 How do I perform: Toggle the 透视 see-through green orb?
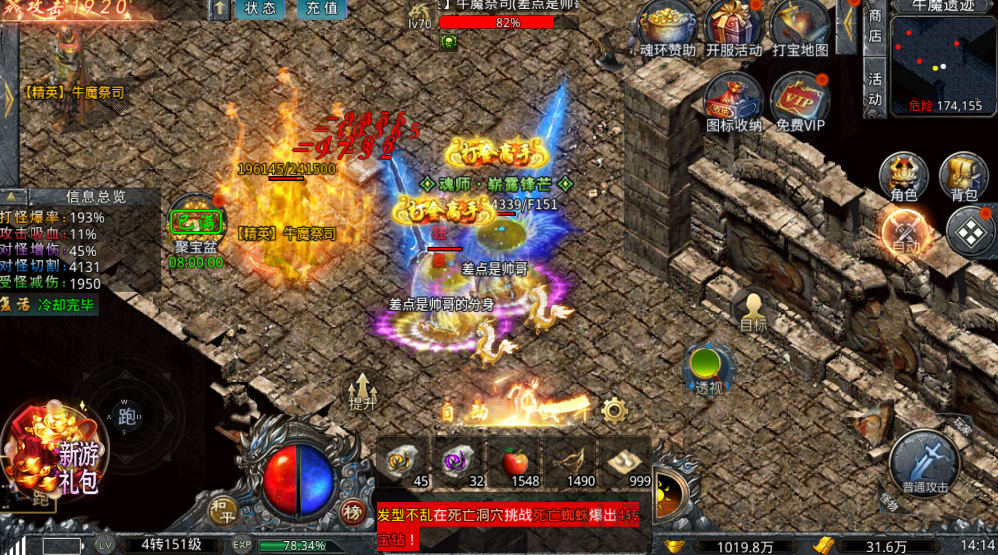(x=709, y=365)
